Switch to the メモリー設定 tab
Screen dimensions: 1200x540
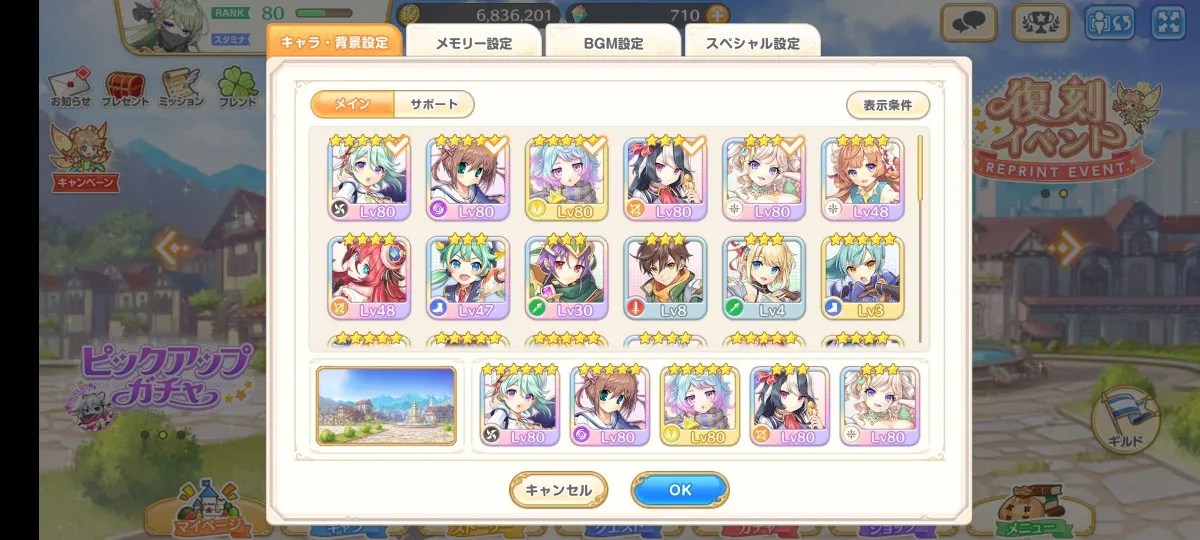pyautogui.click(x=473, y=43)
